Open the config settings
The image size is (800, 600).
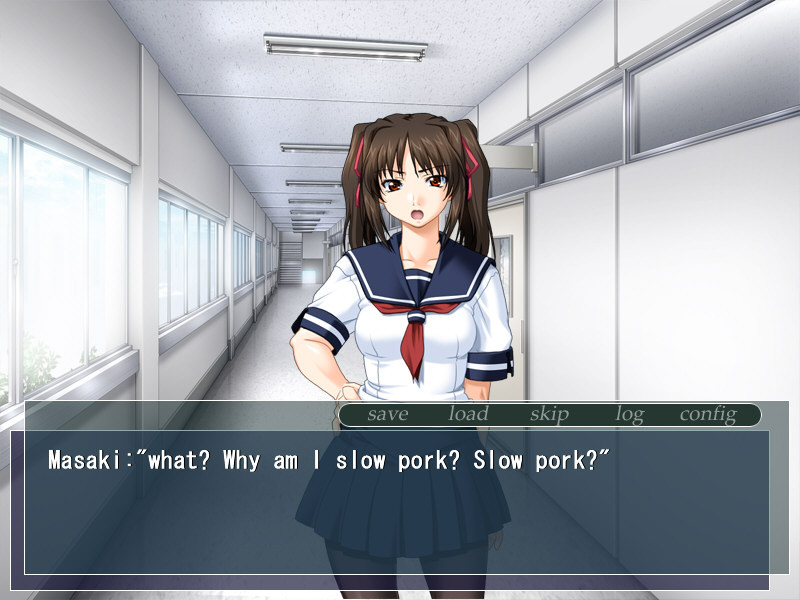coord(708,414)
